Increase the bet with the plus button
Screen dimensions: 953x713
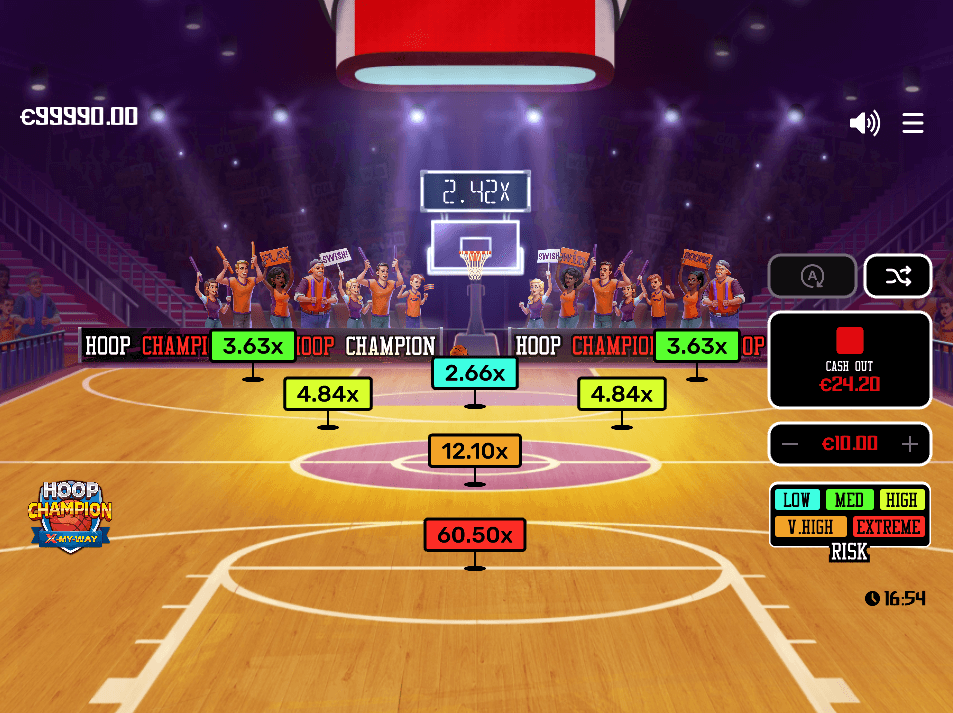(909, 444)
